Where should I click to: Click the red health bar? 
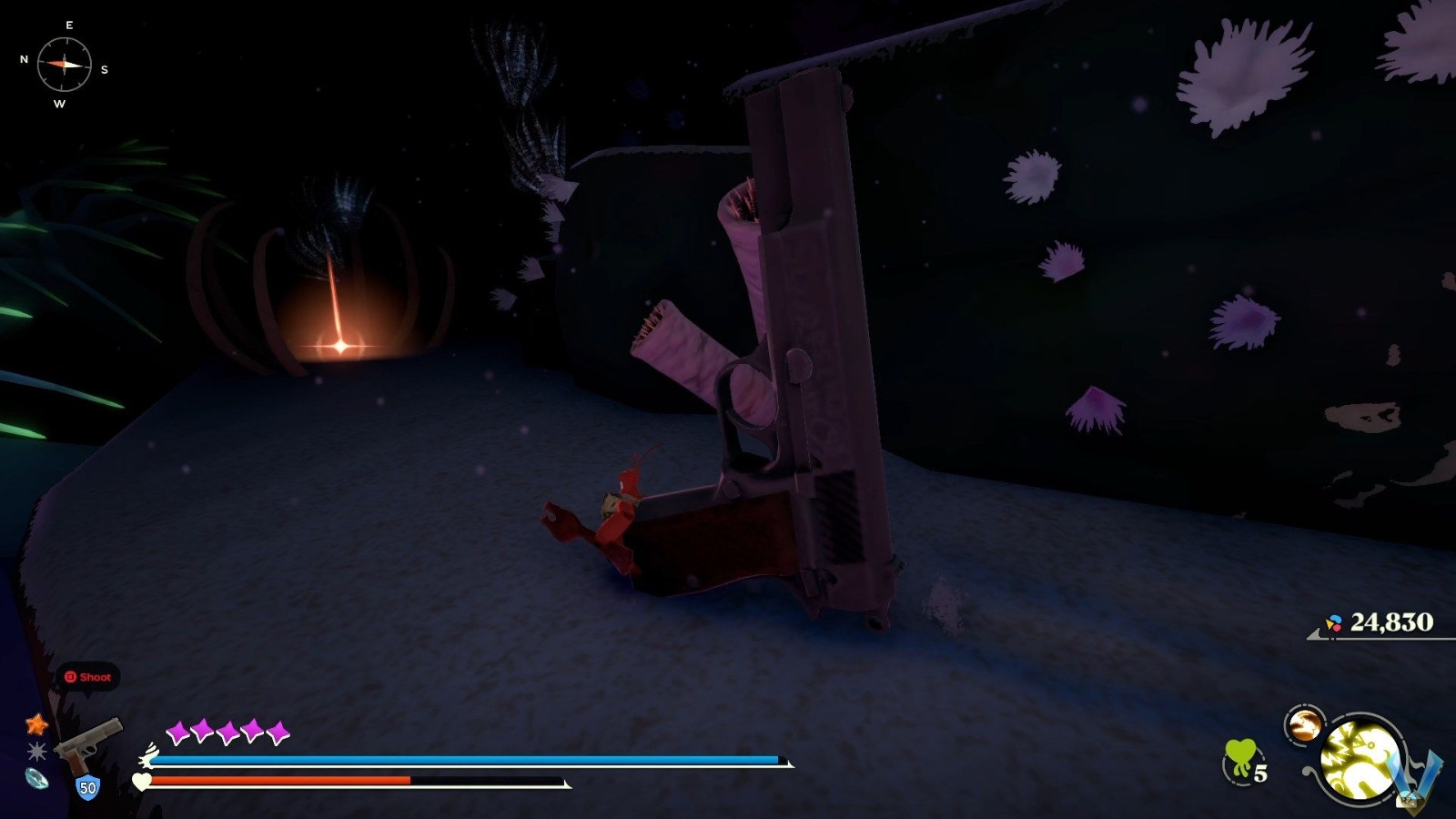coord(282,781)
